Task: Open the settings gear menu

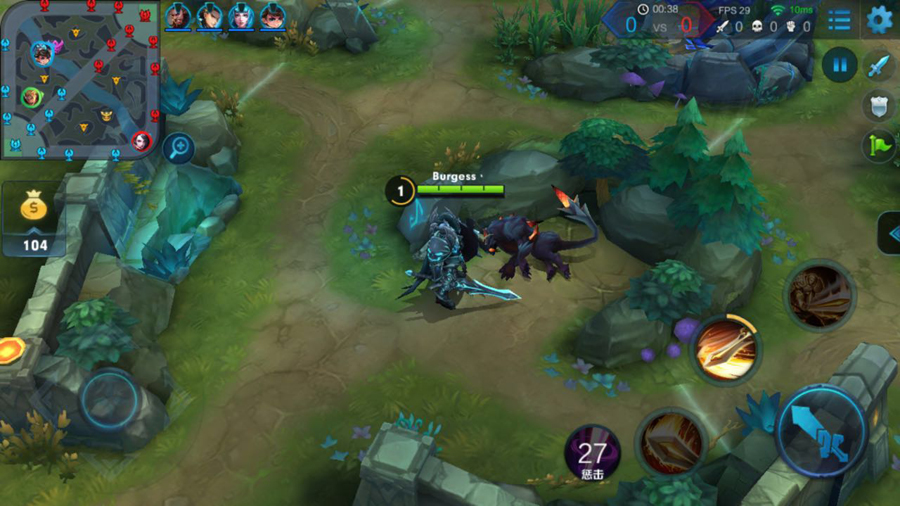Action: [879, 19]
